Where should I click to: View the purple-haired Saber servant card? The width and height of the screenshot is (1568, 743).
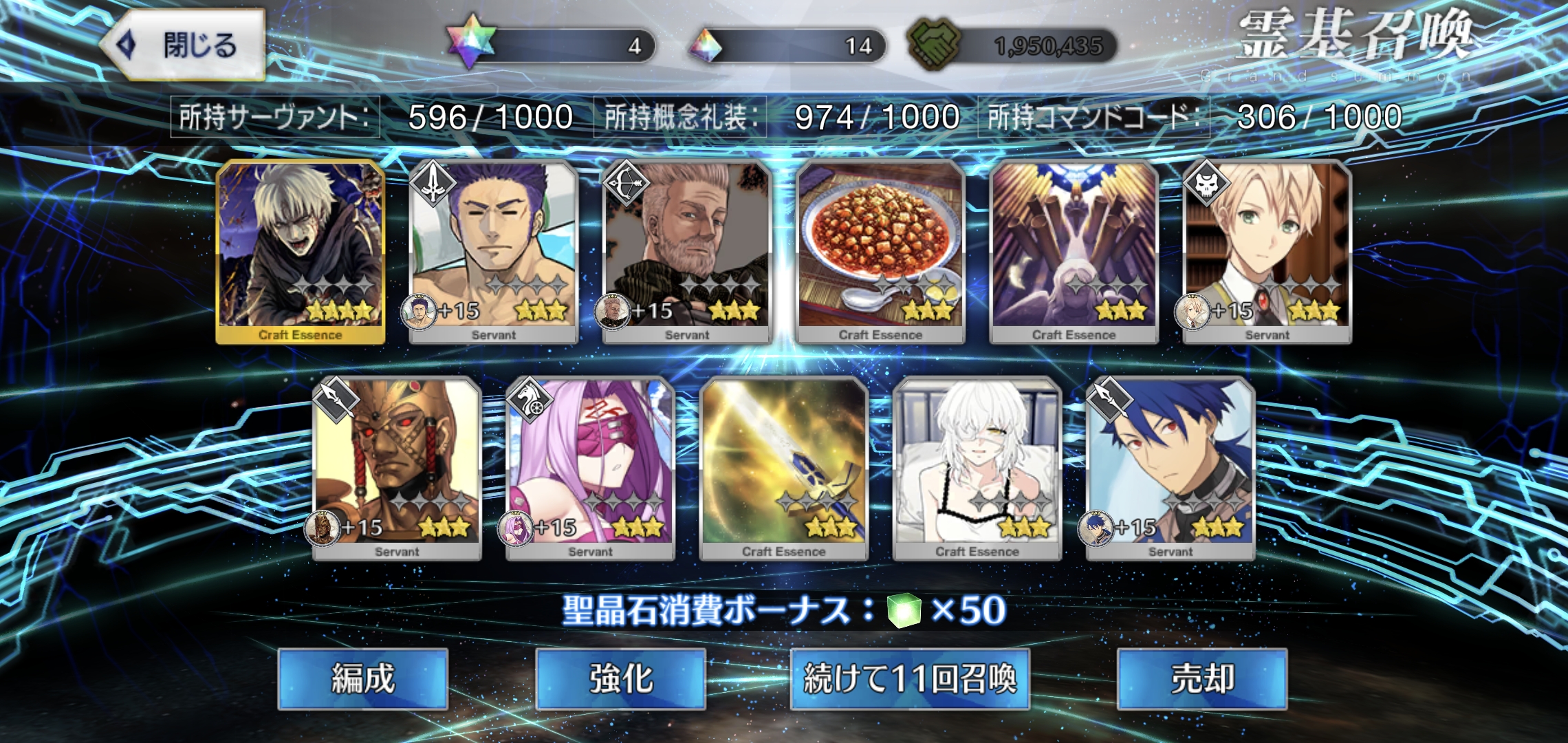tap(494, 252)
